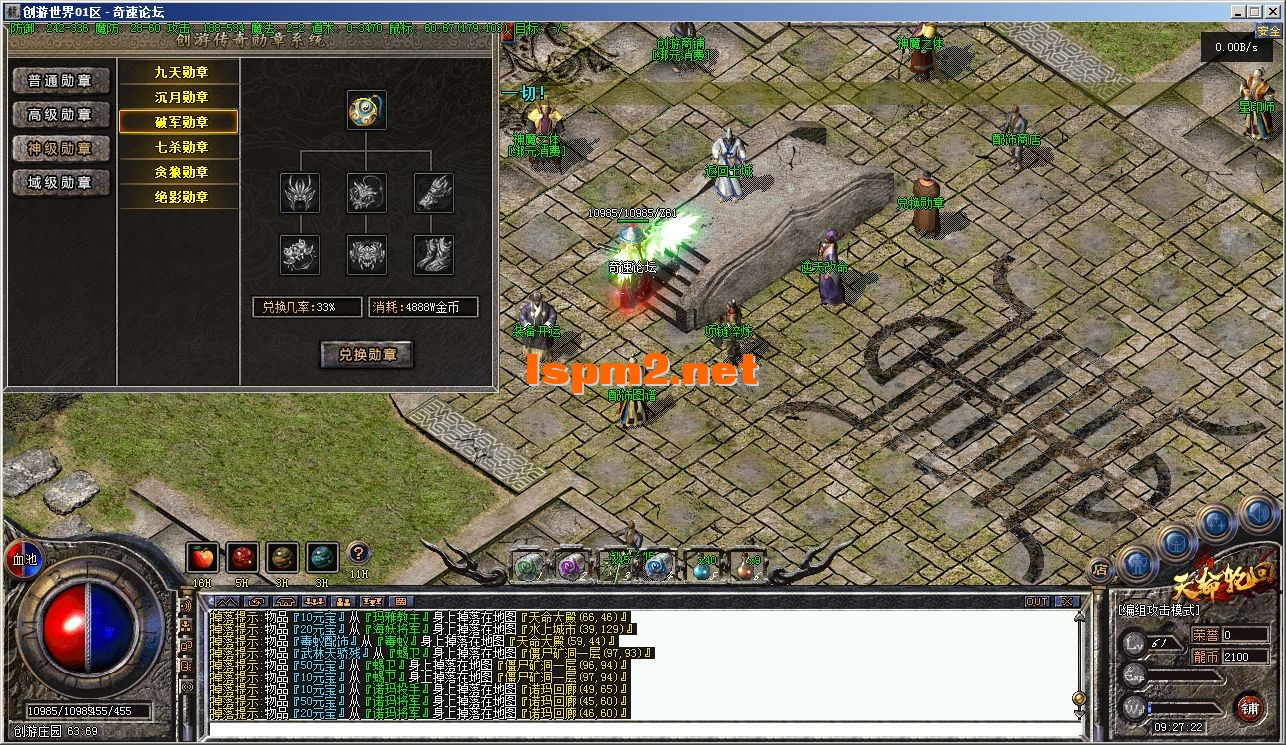
Task: Open help with the question mark icon
Action: click(x=358, y=553)
